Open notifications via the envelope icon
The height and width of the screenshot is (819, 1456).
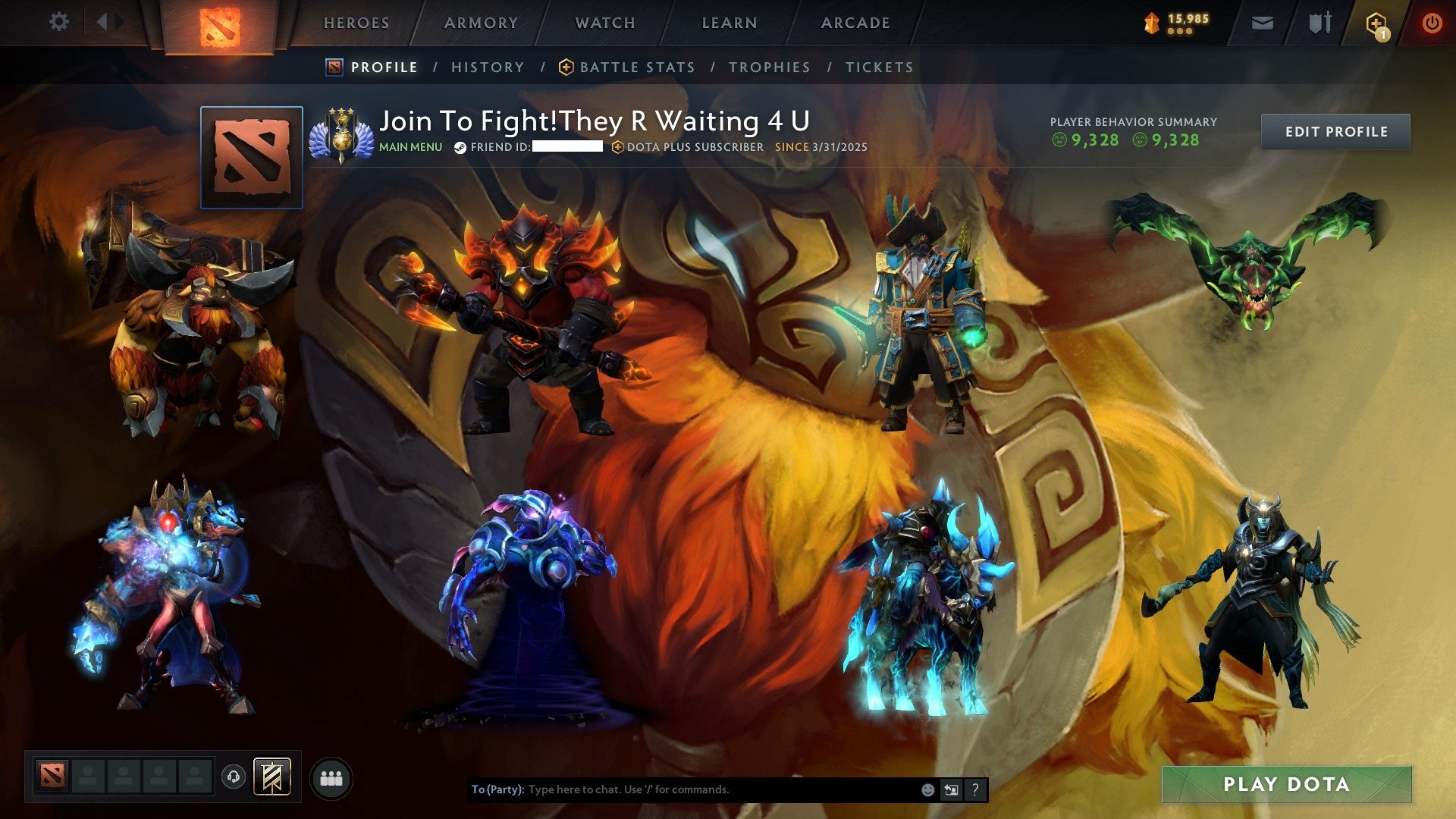1262,23
